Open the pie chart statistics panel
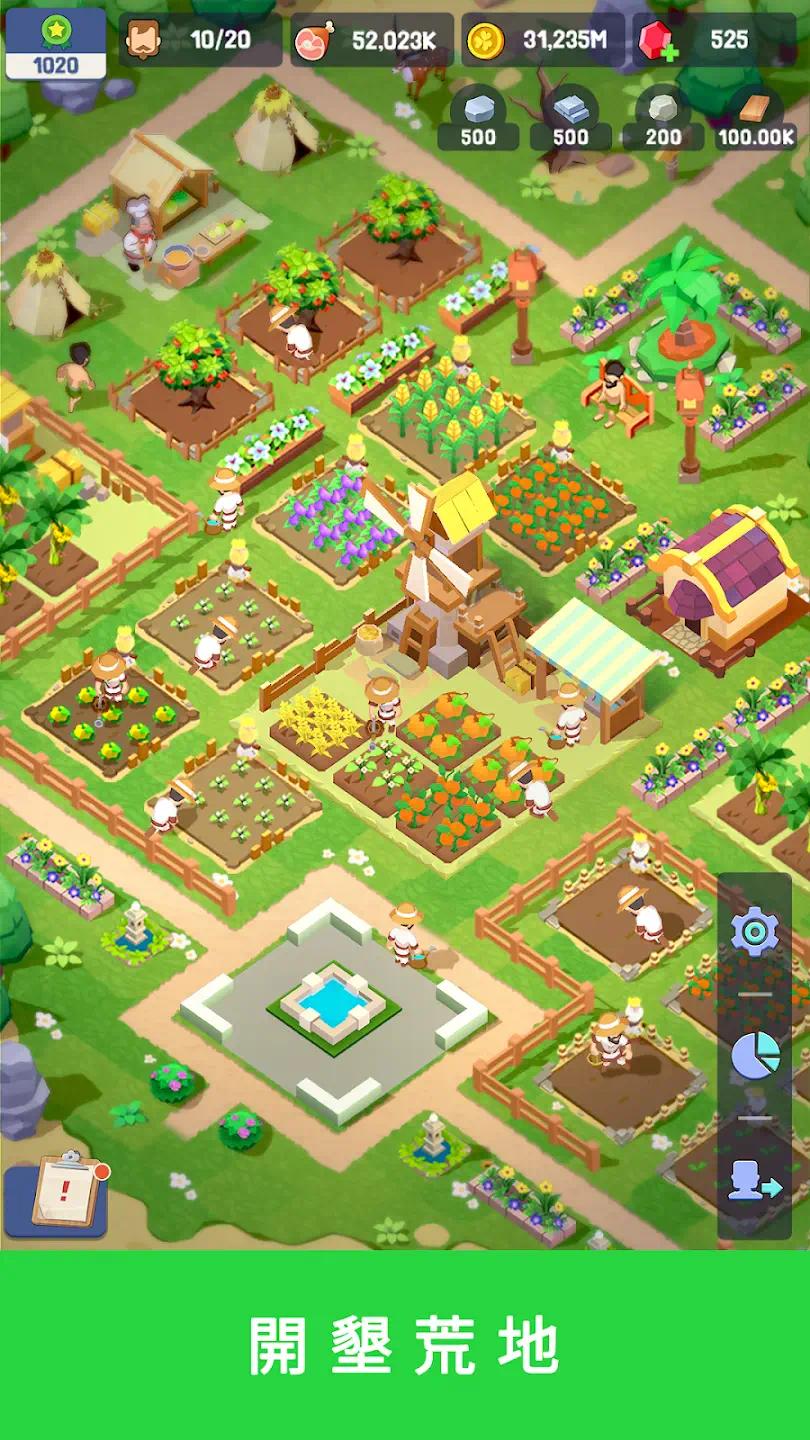 click(755, 1056)
